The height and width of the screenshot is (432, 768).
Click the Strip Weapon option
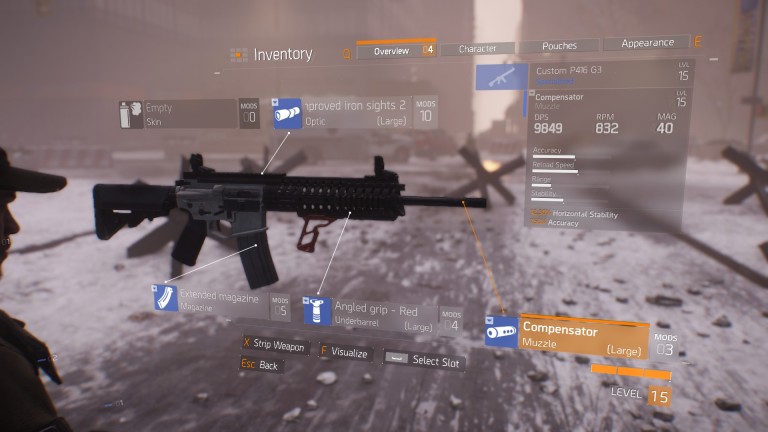[x=273, y=344]
